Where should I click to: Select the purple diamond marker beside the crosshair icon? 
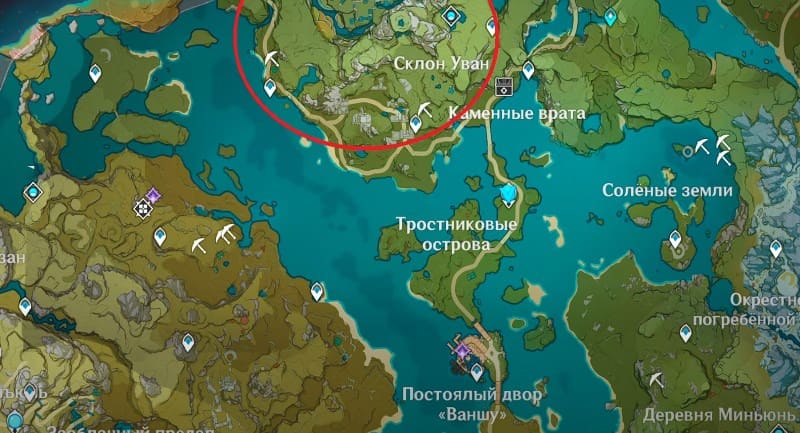(153, 194)
